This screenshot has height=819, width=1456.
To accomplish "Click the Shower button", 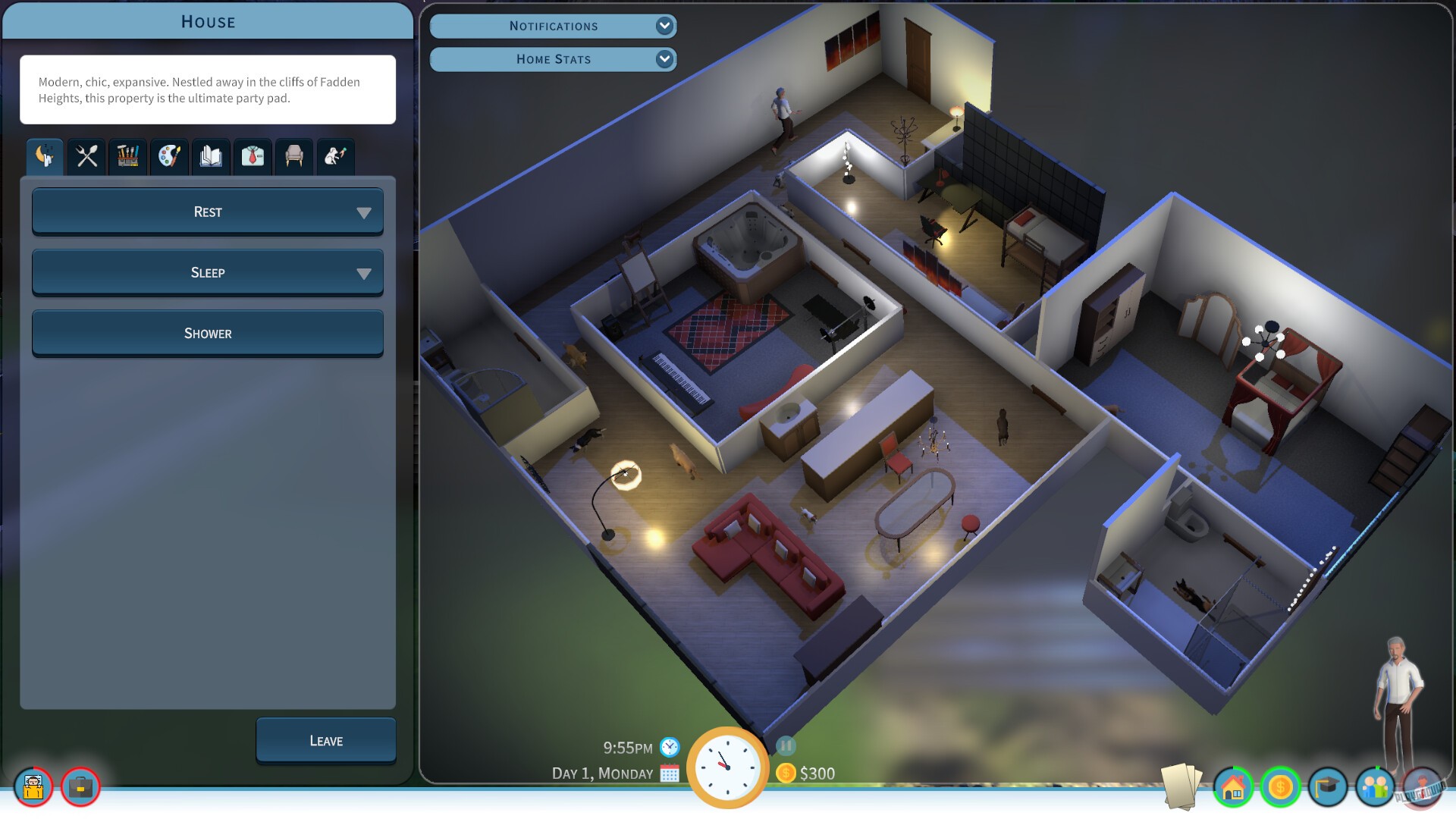I will tap(207, 333).
